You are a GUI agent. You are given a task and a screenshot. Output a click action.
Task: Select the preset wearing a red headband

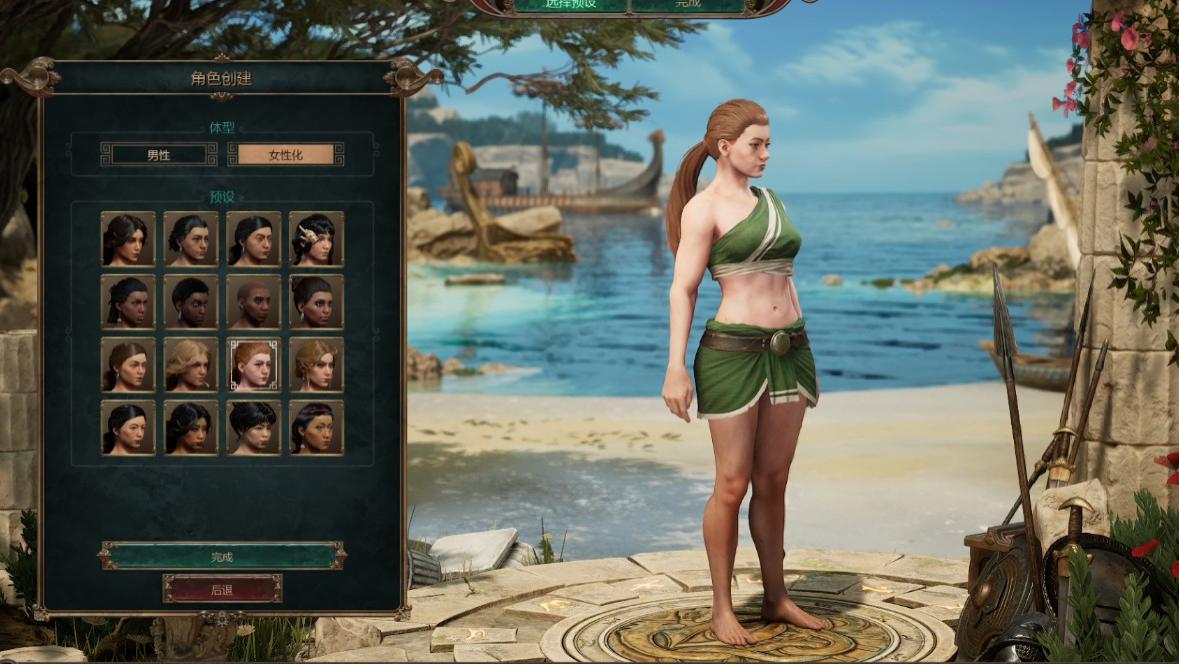pyautogui.click(x=316, y=427)
